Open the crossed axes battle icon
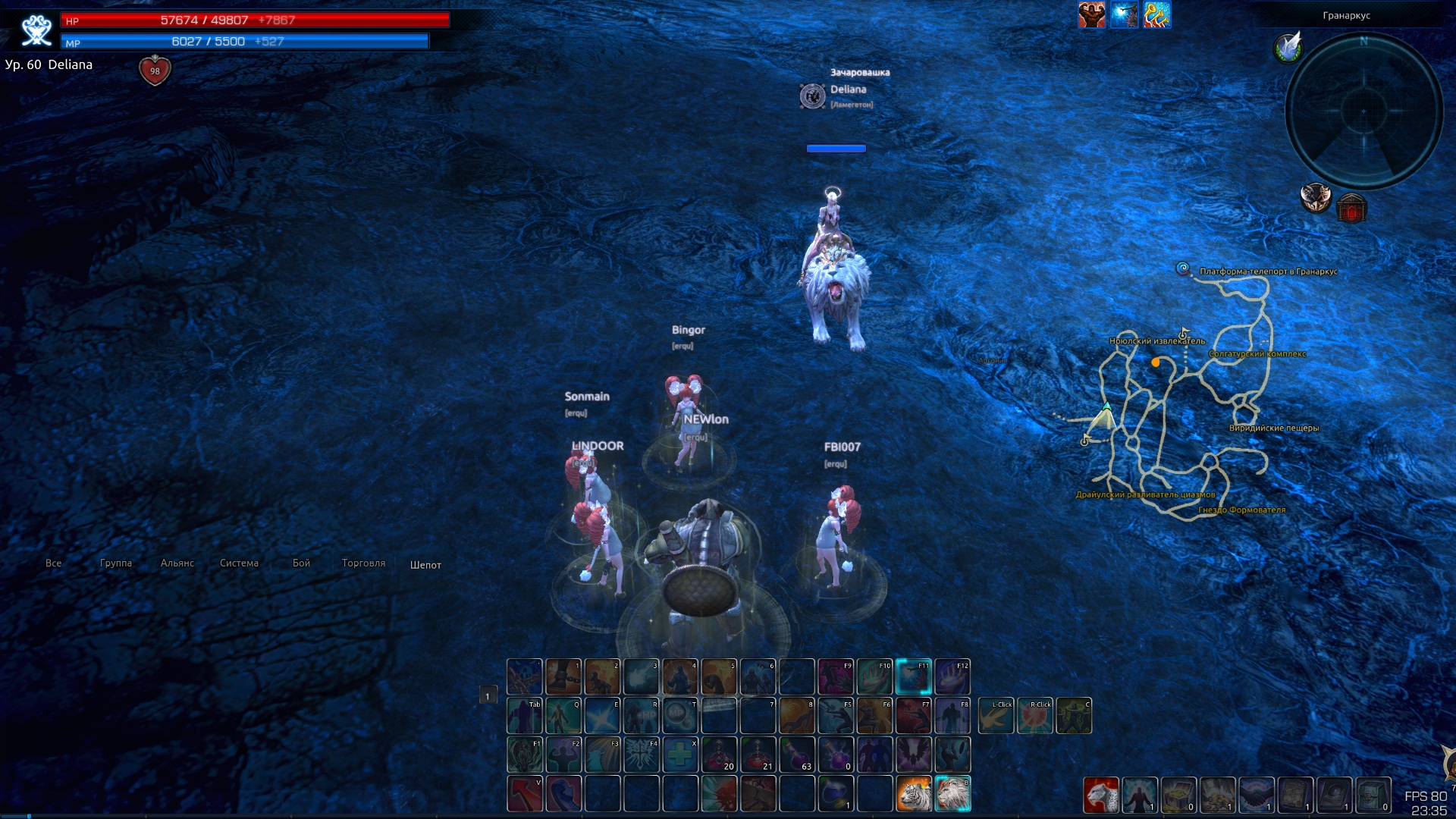The width and height of the screenshot is (1456, 819). 1316,197
